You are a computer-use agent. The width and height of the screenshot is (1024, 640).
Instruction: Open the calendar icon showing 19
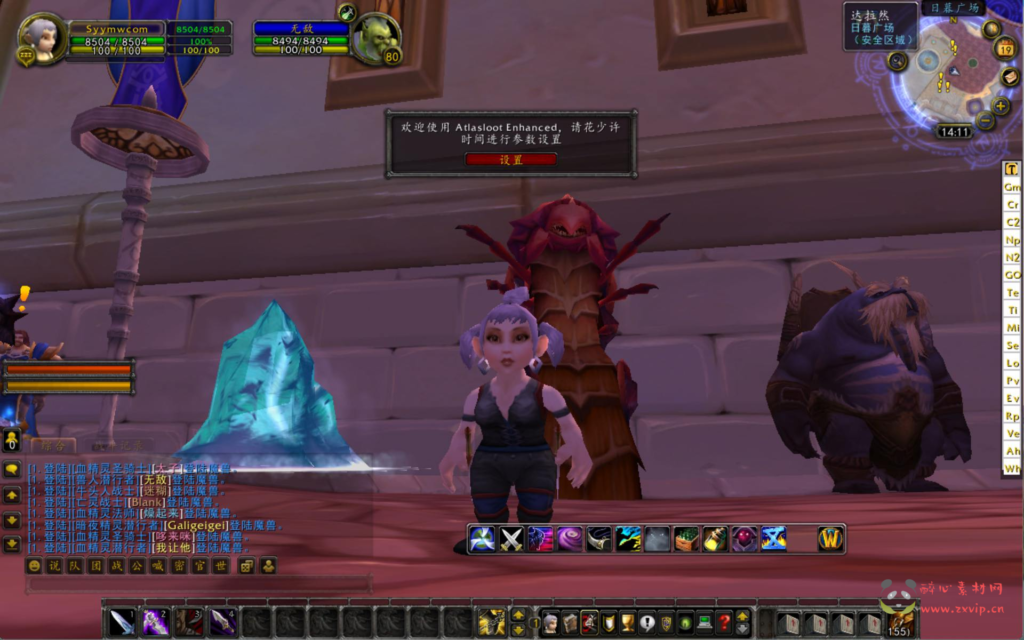1005,47
